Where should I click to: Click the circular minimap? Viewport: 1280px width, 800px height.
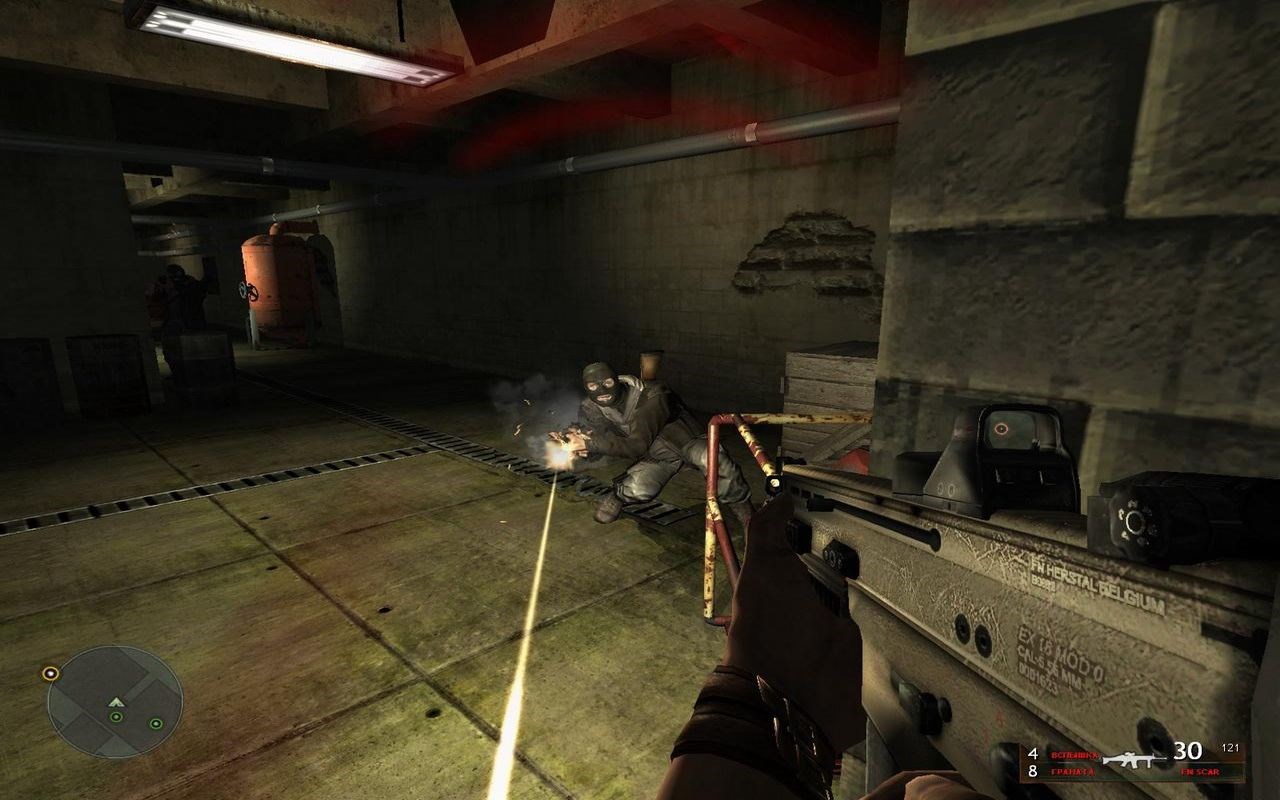(115, 702)
